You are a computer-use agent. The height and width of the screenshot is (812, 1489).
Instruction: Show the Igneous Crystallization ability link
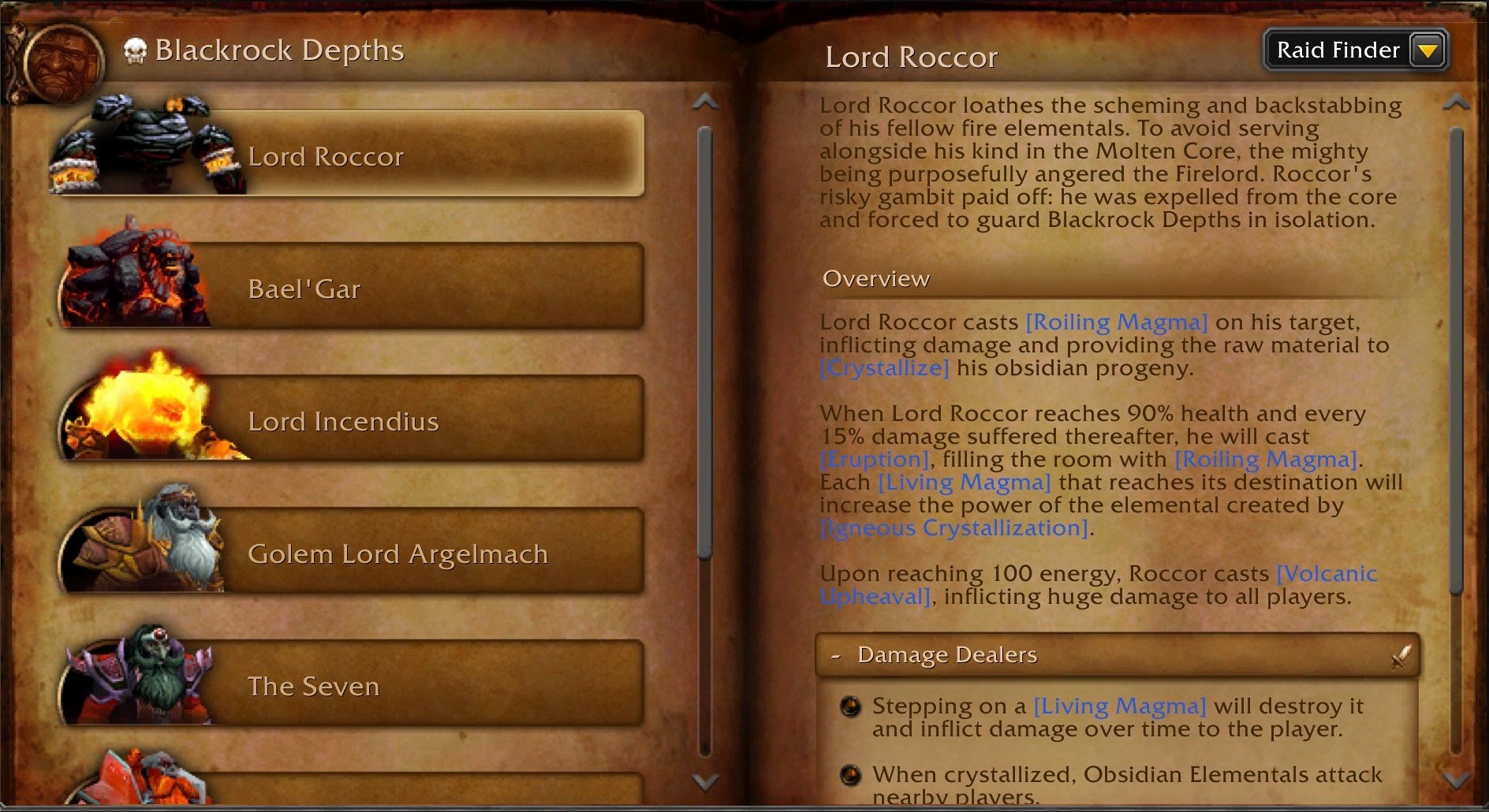(x=954, y=527)
